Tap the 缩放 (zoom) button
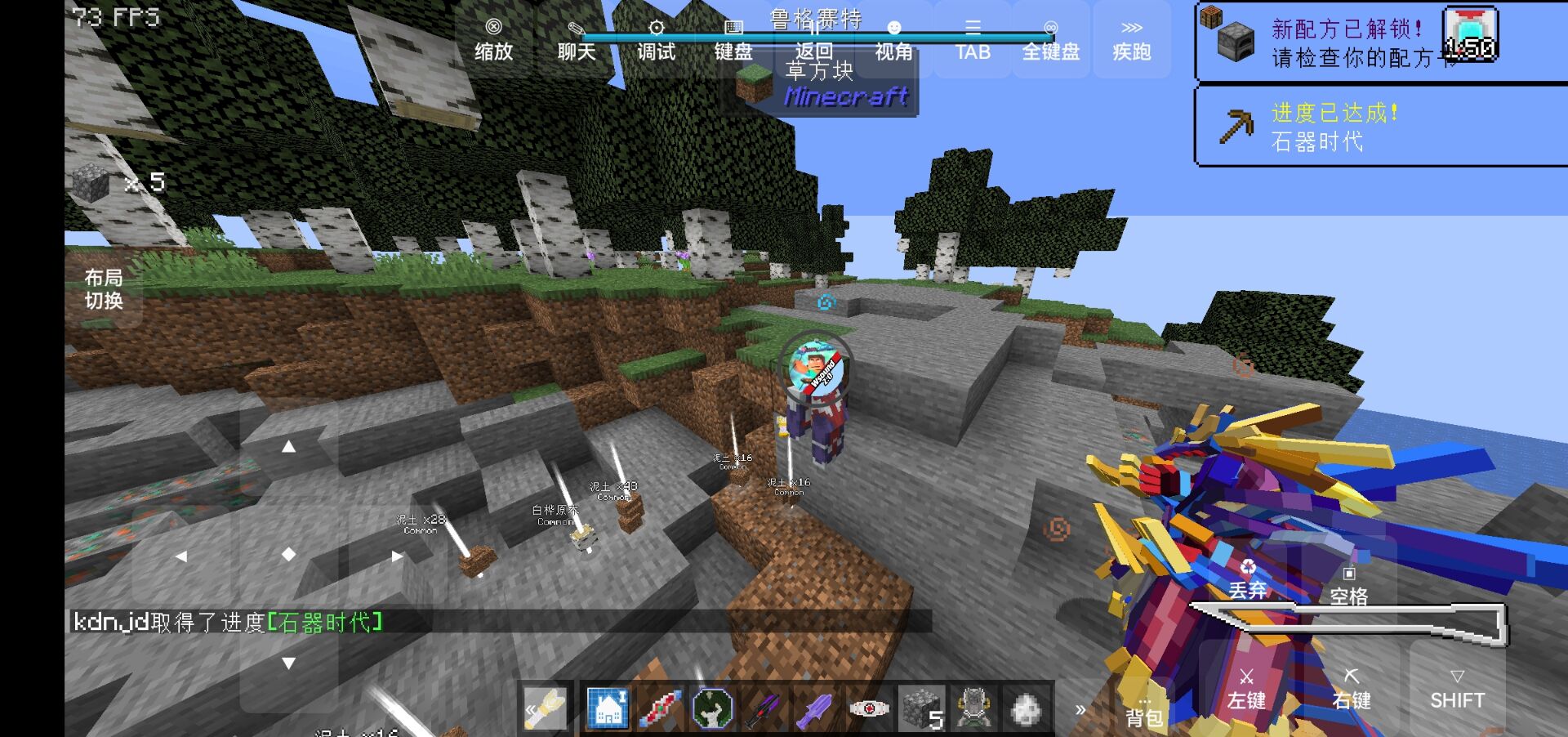This screenshot has width=1568, height=737. pyautogui.click(x=493, y=40)
